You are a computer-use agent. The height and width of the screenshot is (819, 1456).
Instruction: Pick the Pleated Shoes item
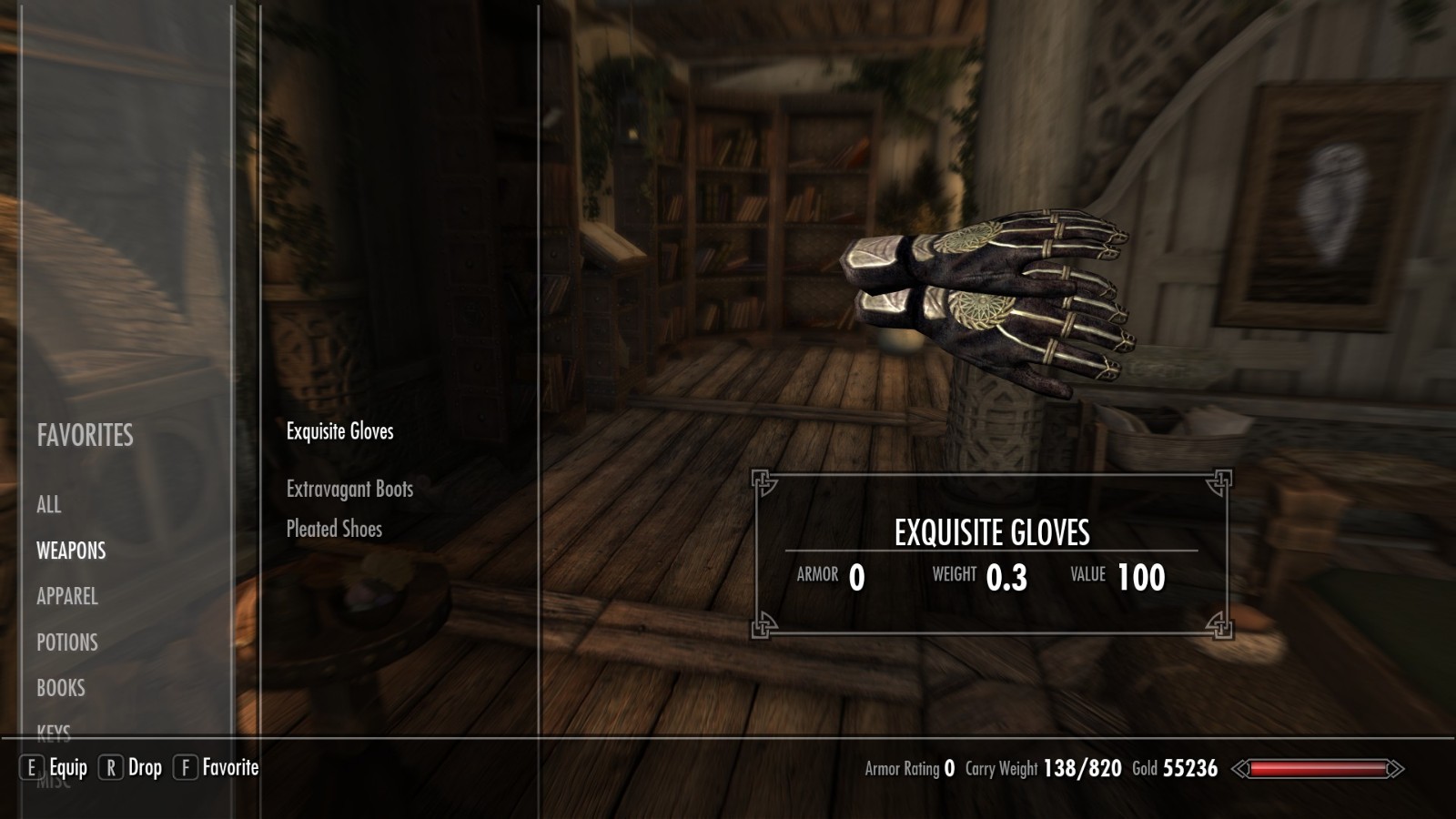(x=334, y=529)
